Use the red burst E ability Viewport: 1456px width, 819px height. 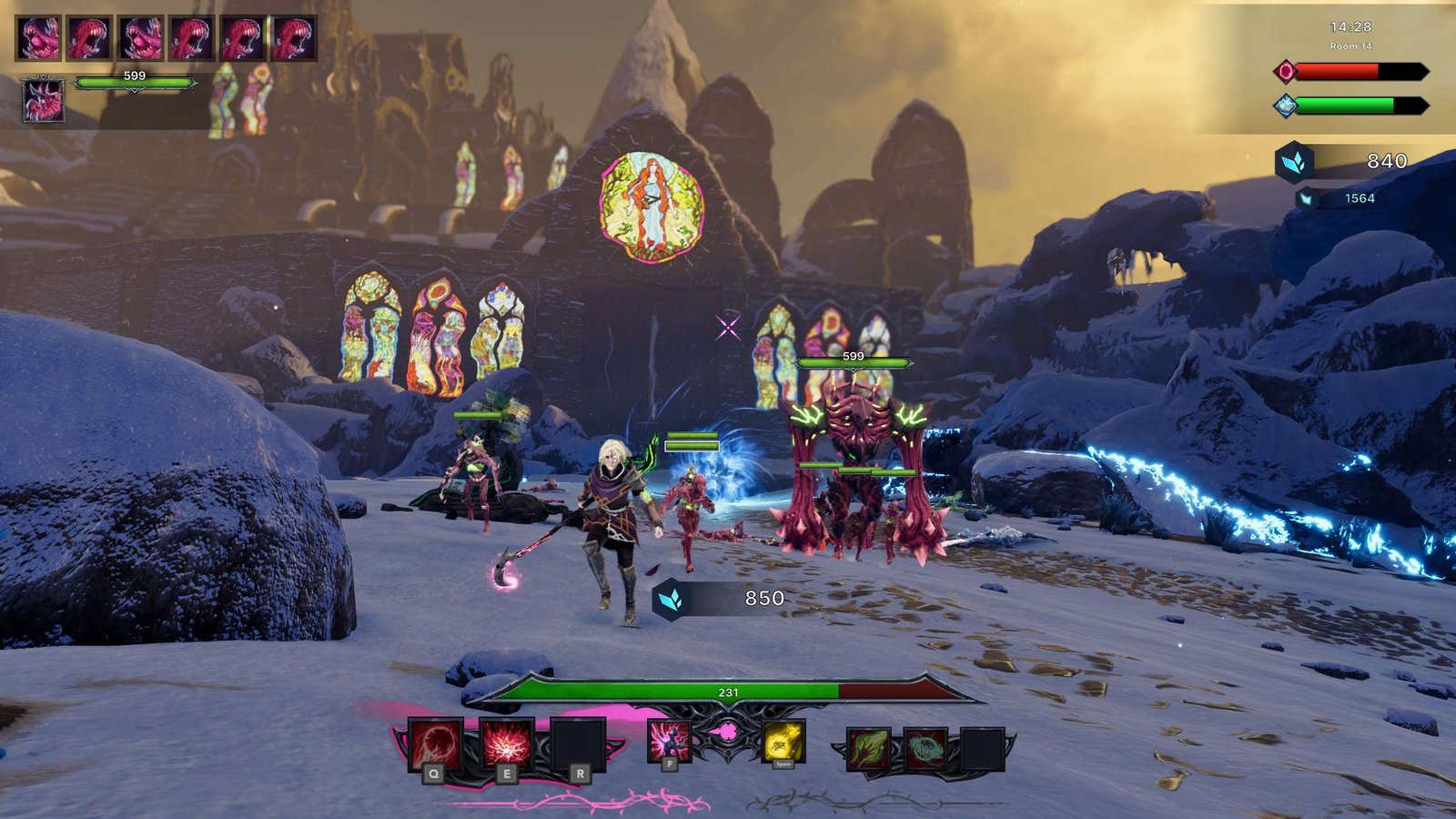[506, 743]
